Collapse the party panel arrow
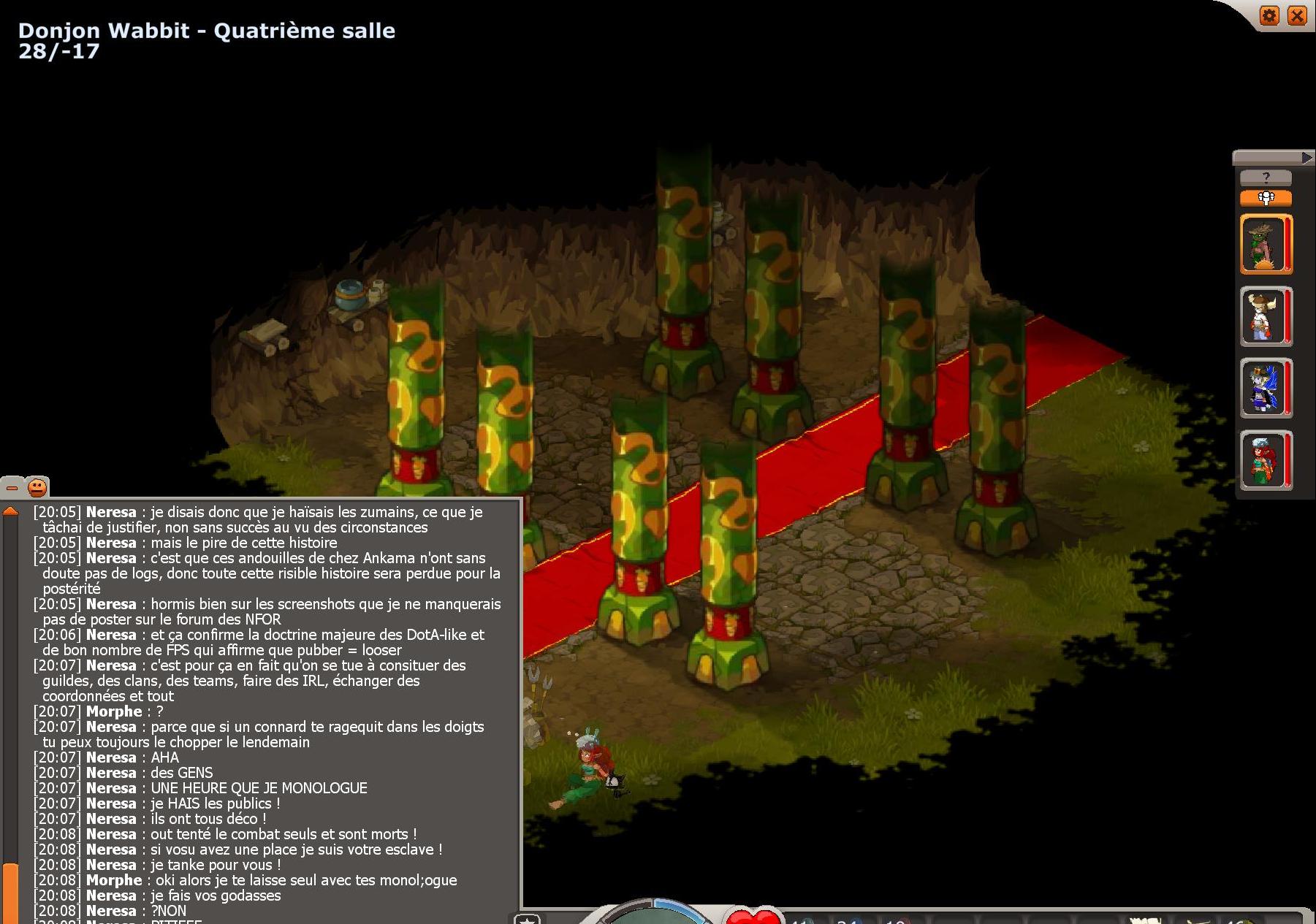 pos(1307,157)
